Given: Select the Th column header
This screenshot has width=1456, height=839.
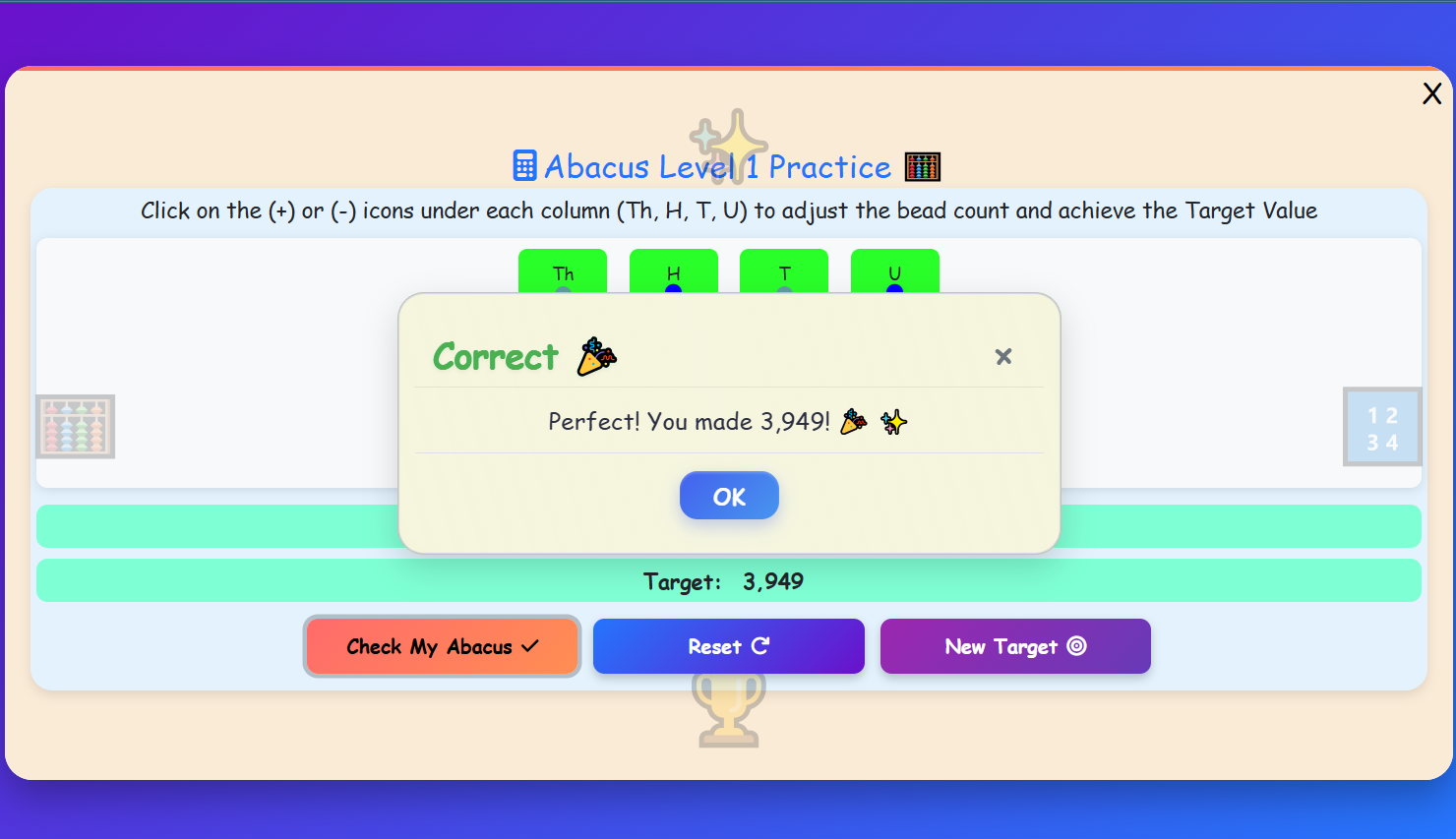Looking at the screenshot, I should pyautogui.click(x=563, y=274).
